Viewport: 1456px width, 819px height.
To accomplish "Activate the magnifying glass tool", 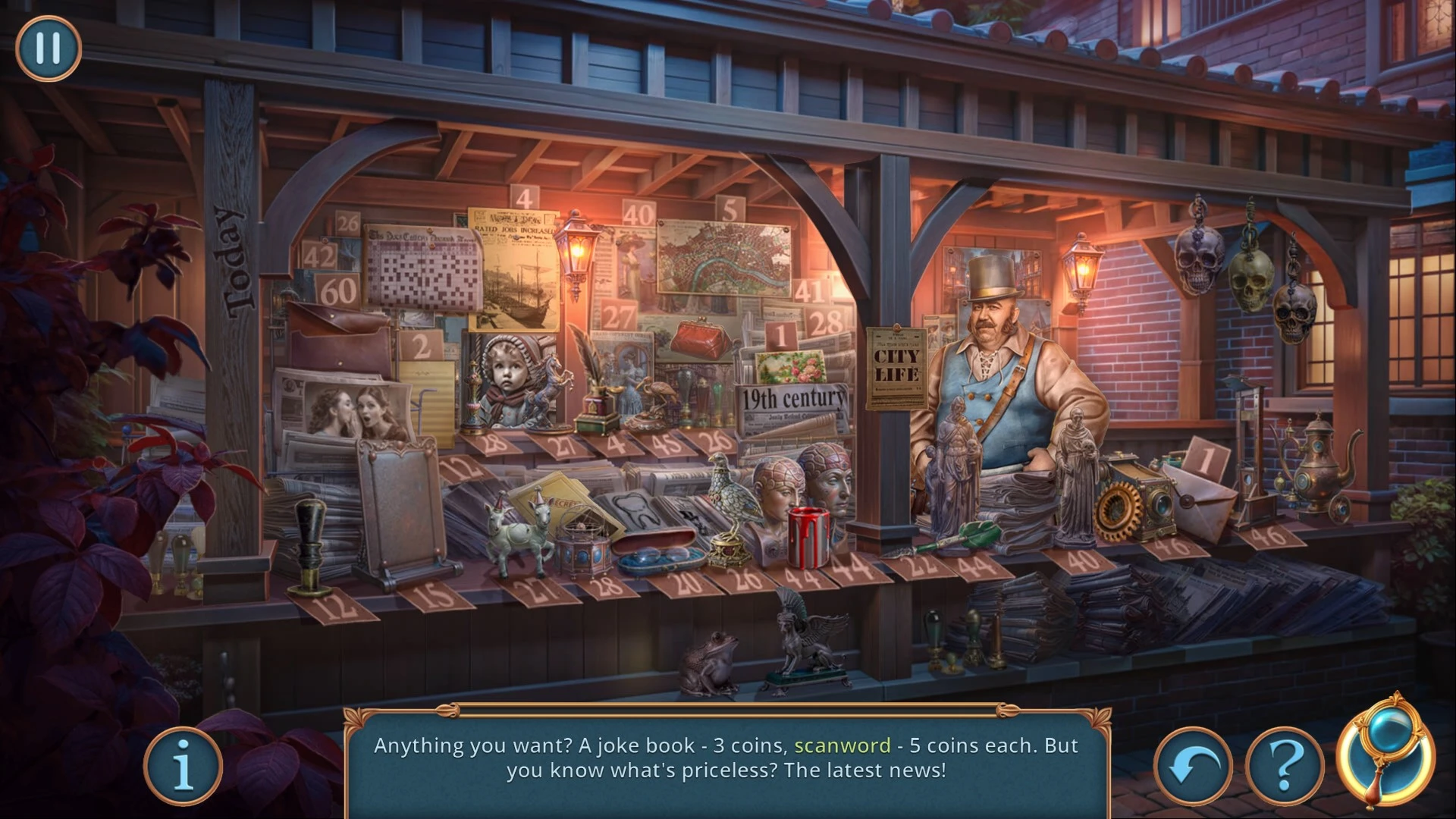I will (1385, 751).
